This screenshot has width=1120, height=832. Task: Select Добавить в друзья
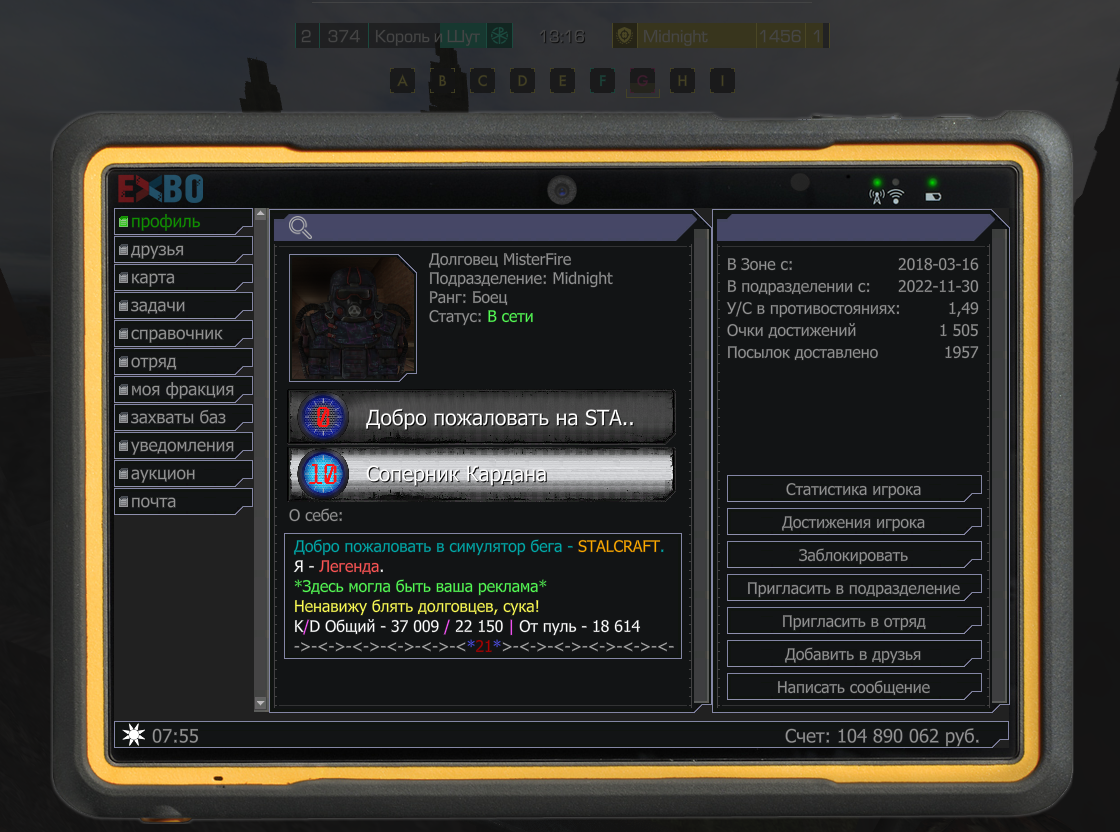pyautogui.click(x=853, y=655)
